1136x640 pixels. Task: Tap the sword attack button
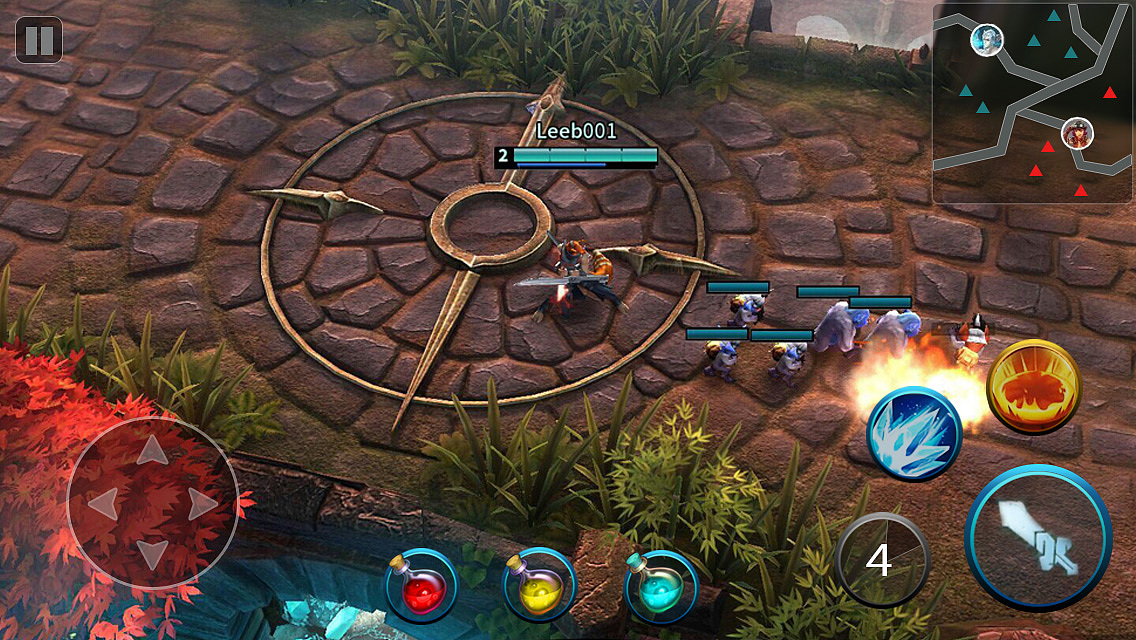coord(1038,537)
